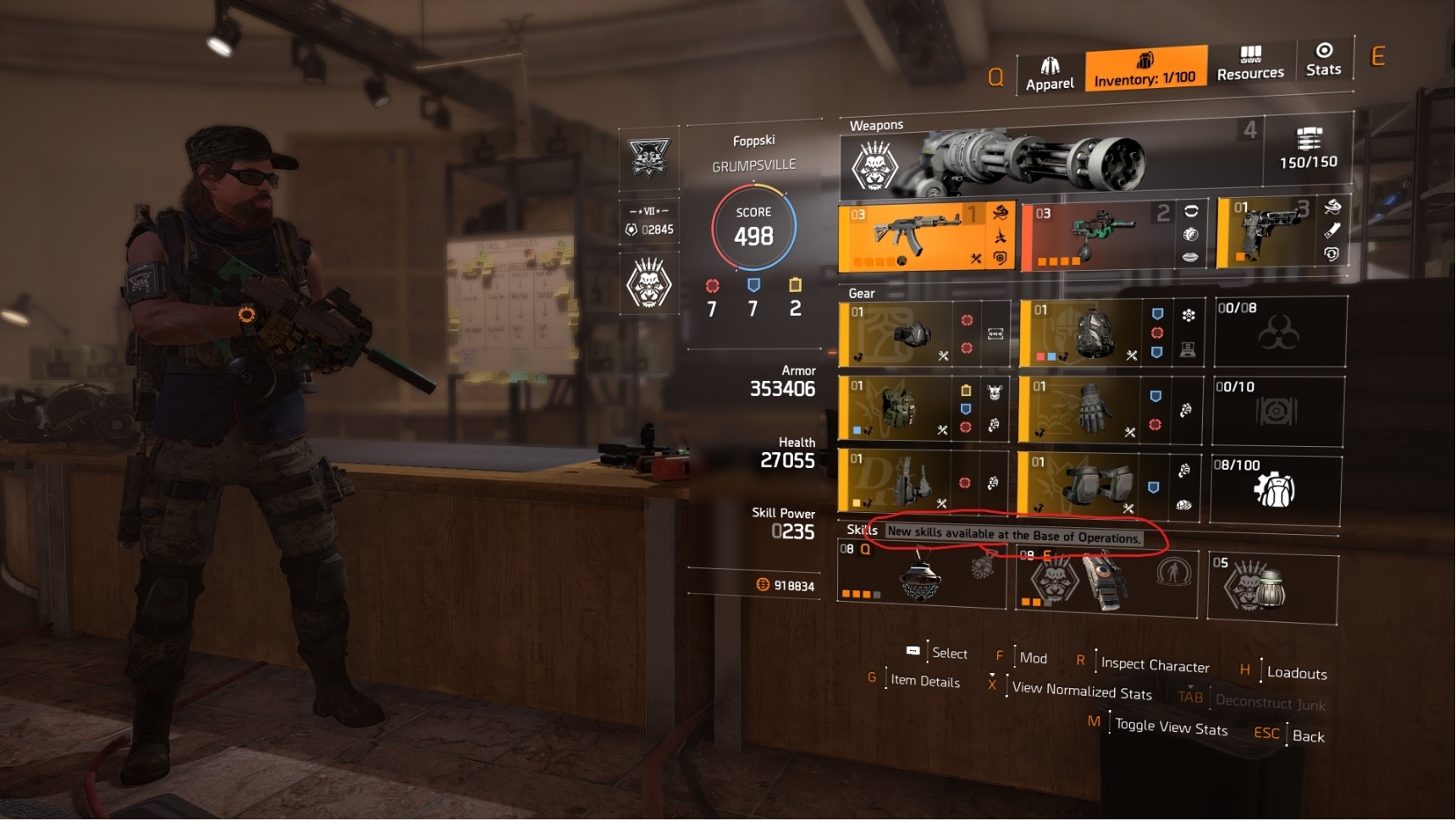1456x821 pixels.
Task: Open the 08/100 inventory bag slot
Action: coord(1276,490)
